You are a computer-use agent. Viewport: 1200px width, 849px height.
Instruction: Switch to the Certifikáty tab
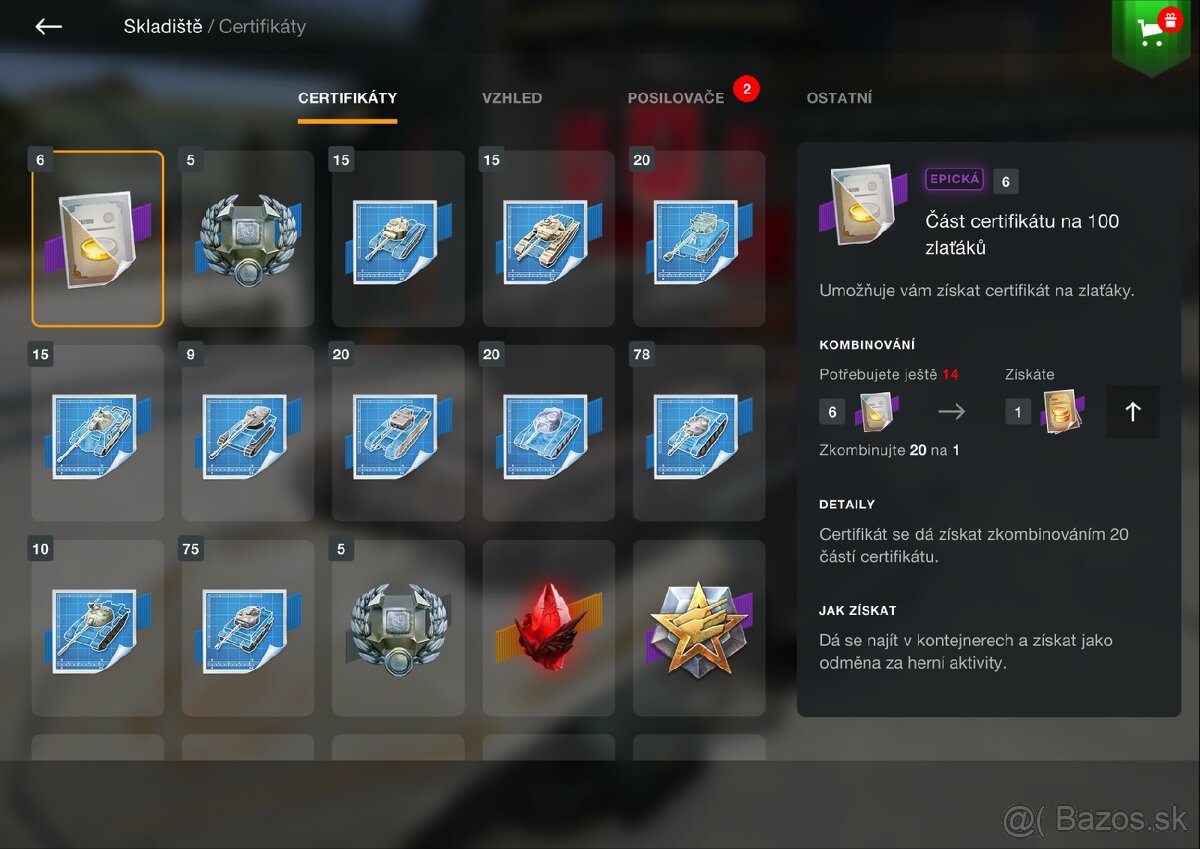(x=347, y=98)
